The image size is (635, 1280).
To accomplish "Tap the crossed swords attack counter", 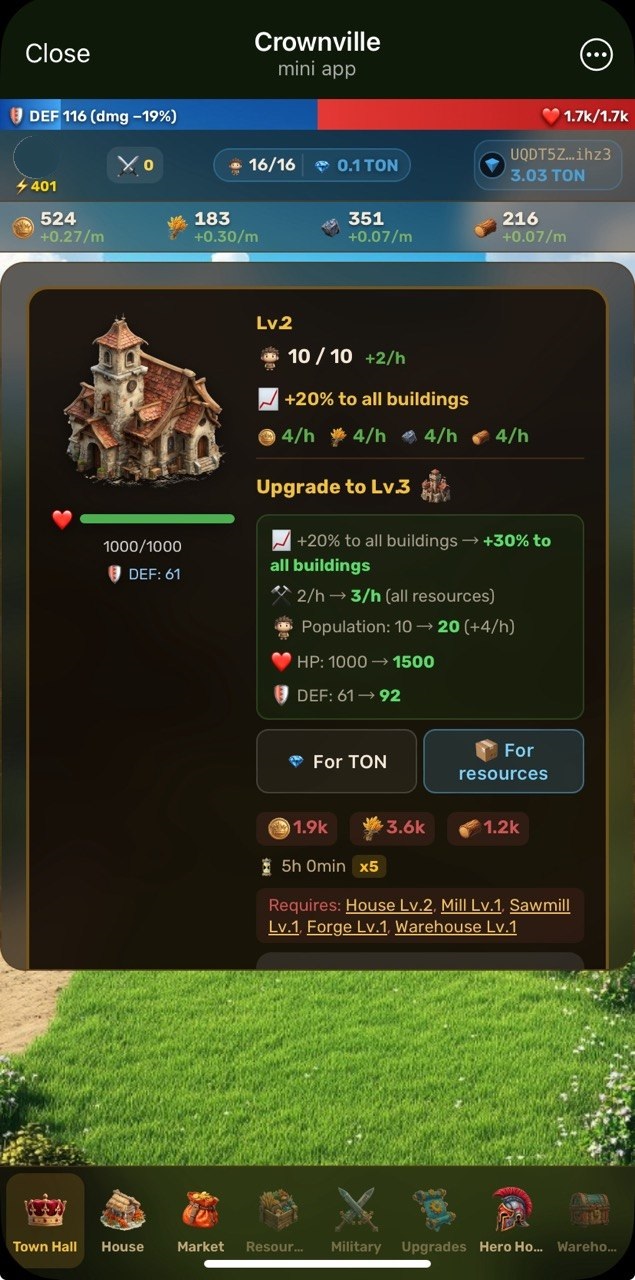I will click(135, 165).
